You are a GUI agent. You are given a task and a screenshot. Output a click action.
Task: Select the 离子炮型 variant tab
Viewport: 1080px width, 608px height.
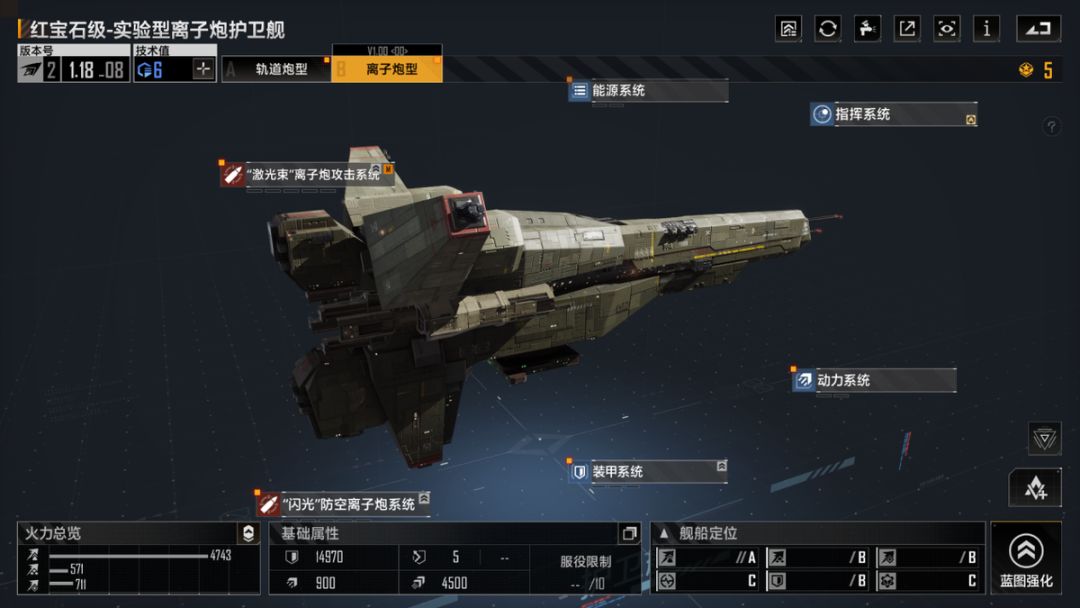tap(387, 69)
